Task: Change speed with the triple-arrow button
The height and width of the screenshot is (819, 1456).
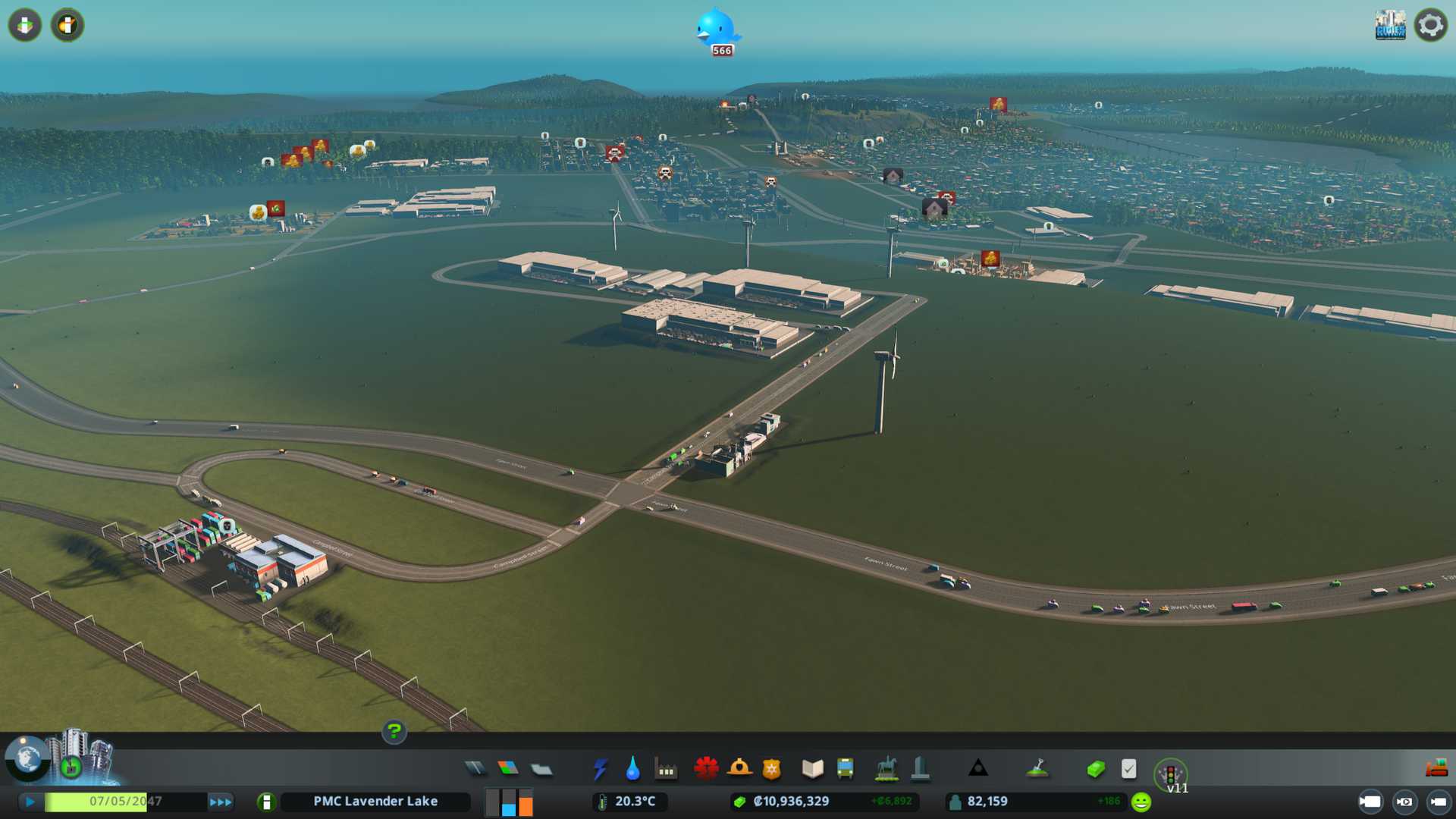Action: coord(221,802)
